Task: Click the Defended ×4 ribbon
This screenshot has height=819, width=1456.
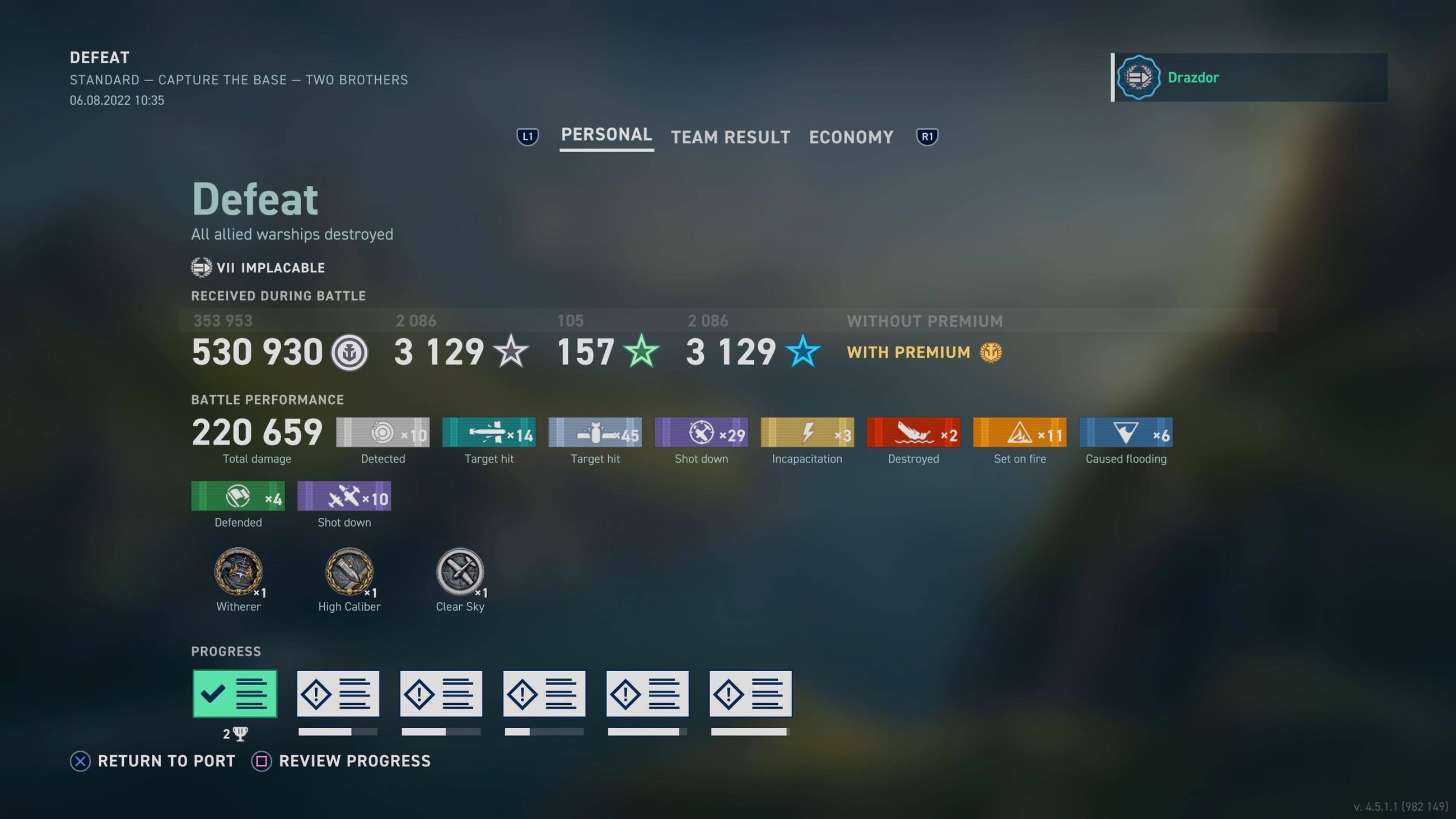Action: [x=237, y=496]
